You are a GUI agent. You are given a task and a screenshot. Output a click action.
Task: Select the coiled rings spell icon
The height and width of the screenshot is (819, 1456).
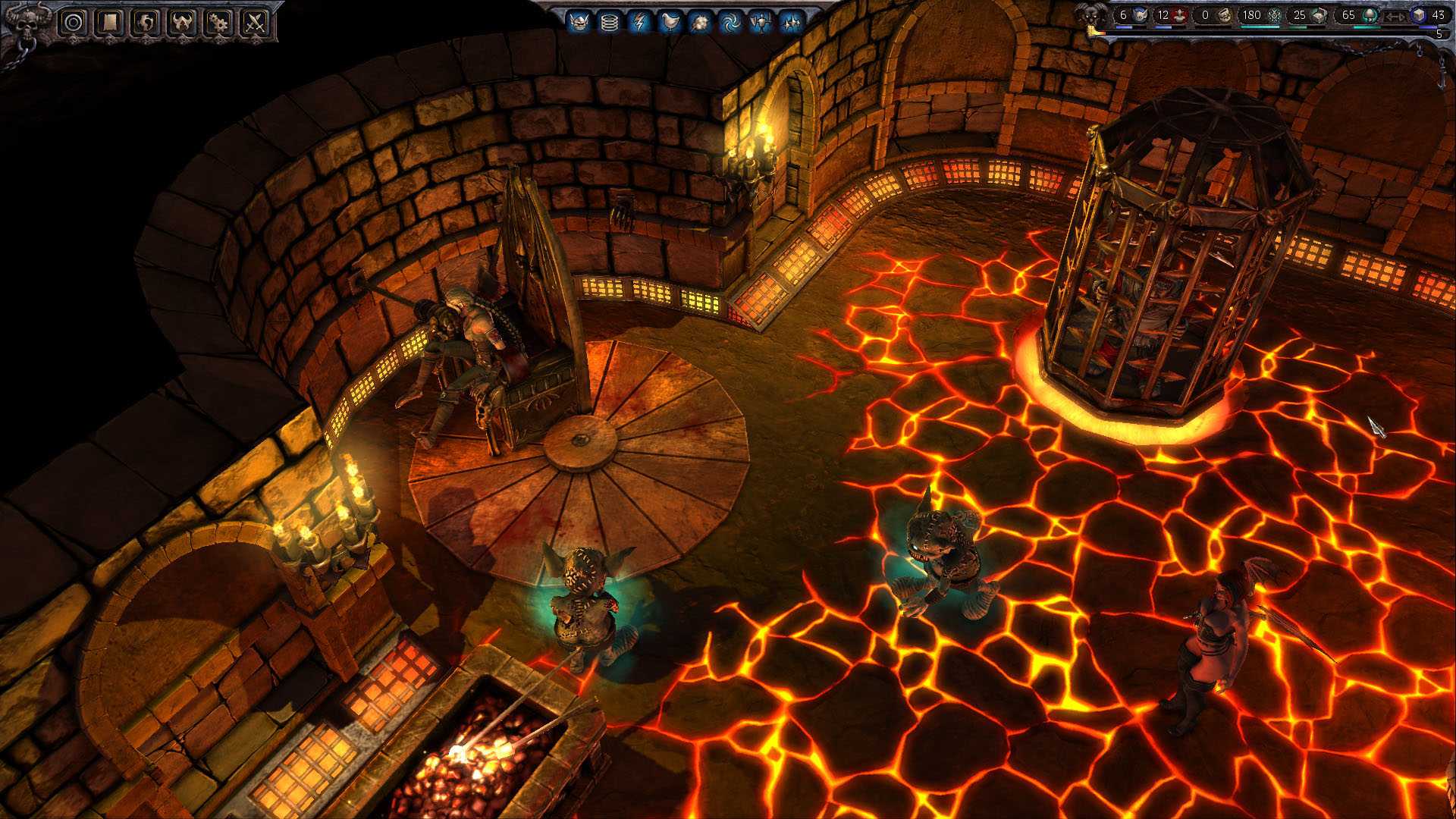coord(610,20)
